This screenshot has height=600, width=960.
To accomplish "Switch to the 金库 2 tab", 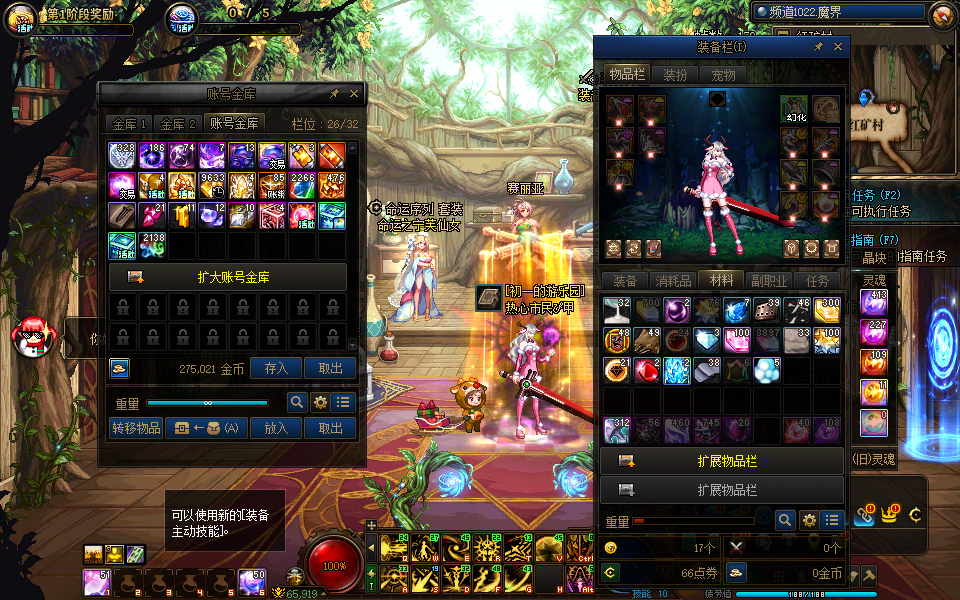I will [x=178, y=124].
